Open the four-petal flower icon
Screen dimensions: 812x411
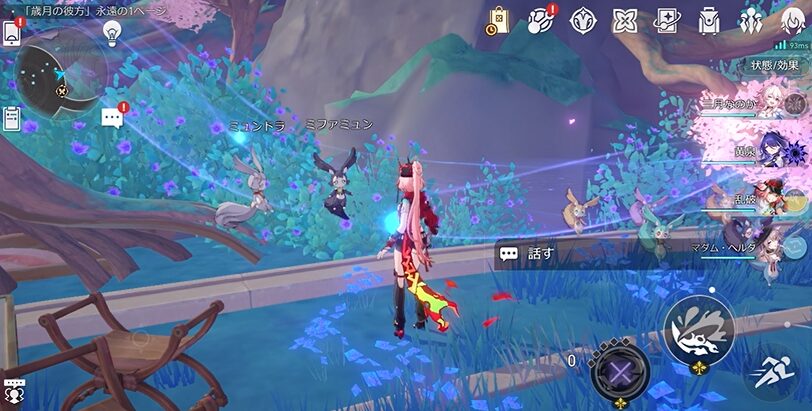[x=625, y=20]
